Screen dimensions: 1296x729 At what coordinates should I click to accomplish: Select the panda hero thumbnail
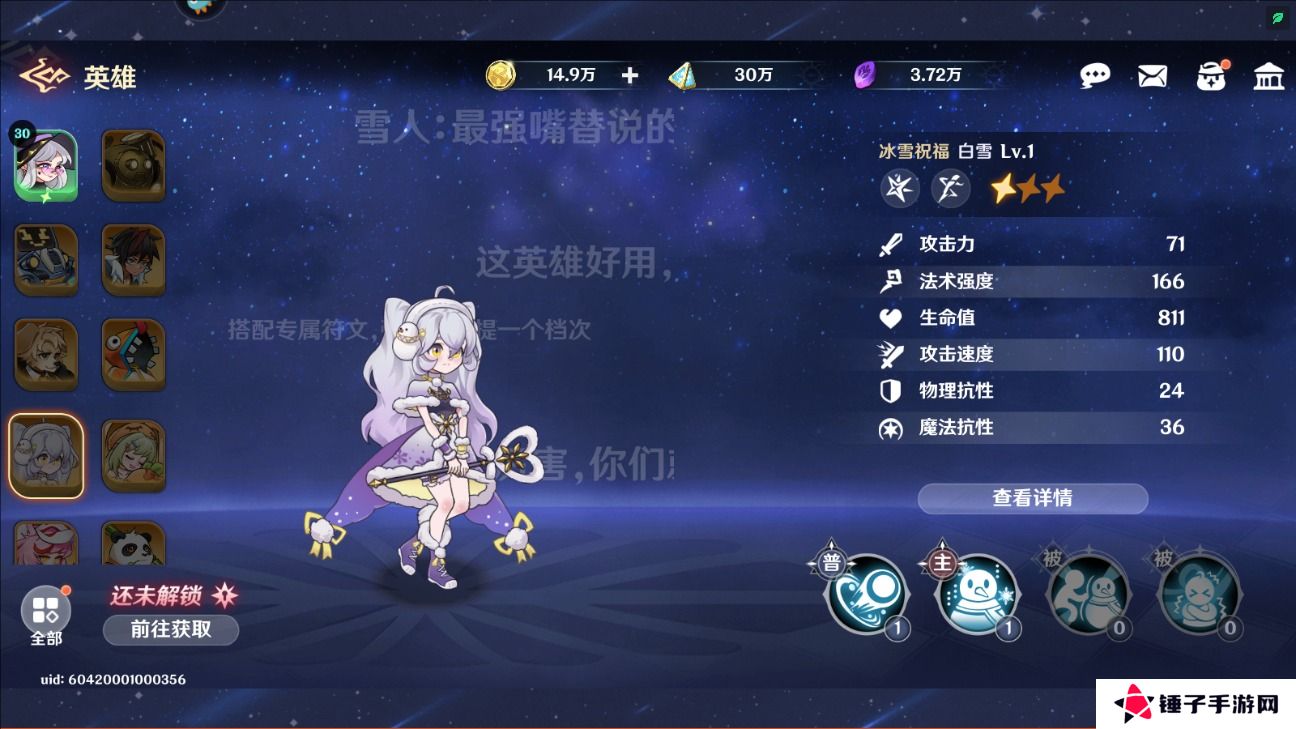133,545
